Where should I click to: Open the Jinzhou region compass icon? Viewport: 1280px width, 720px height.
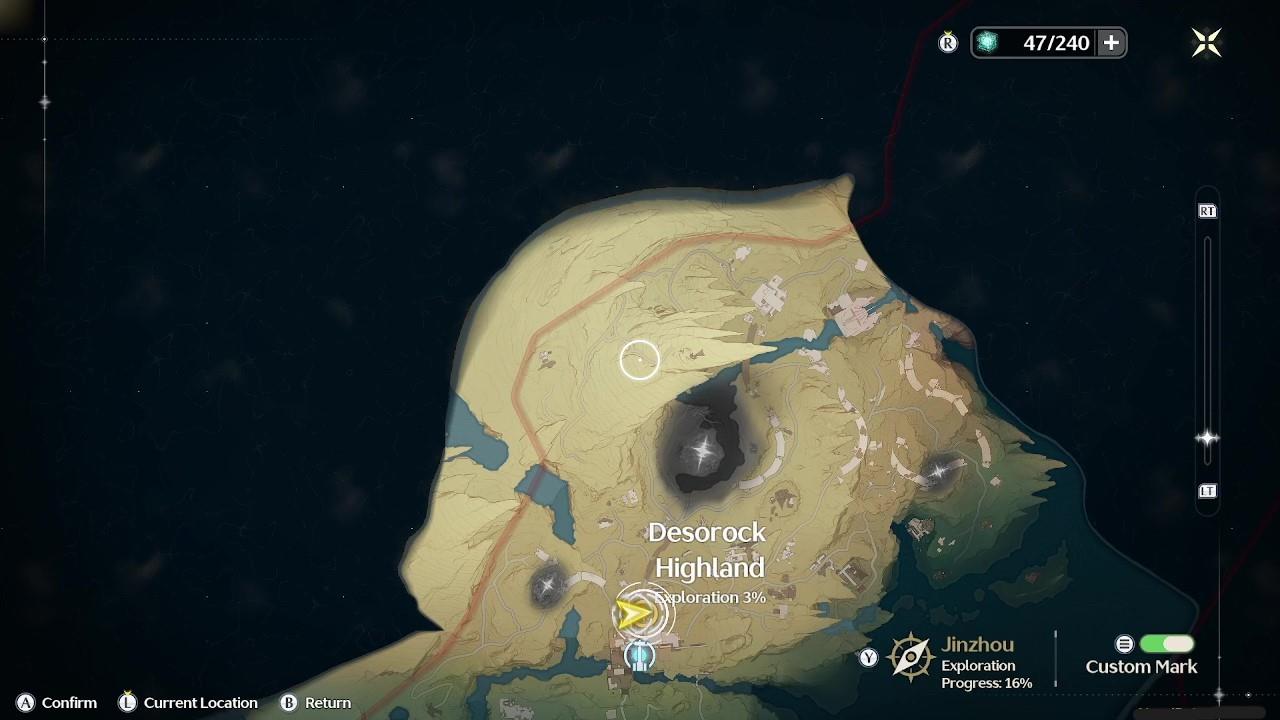coord(911,657)
